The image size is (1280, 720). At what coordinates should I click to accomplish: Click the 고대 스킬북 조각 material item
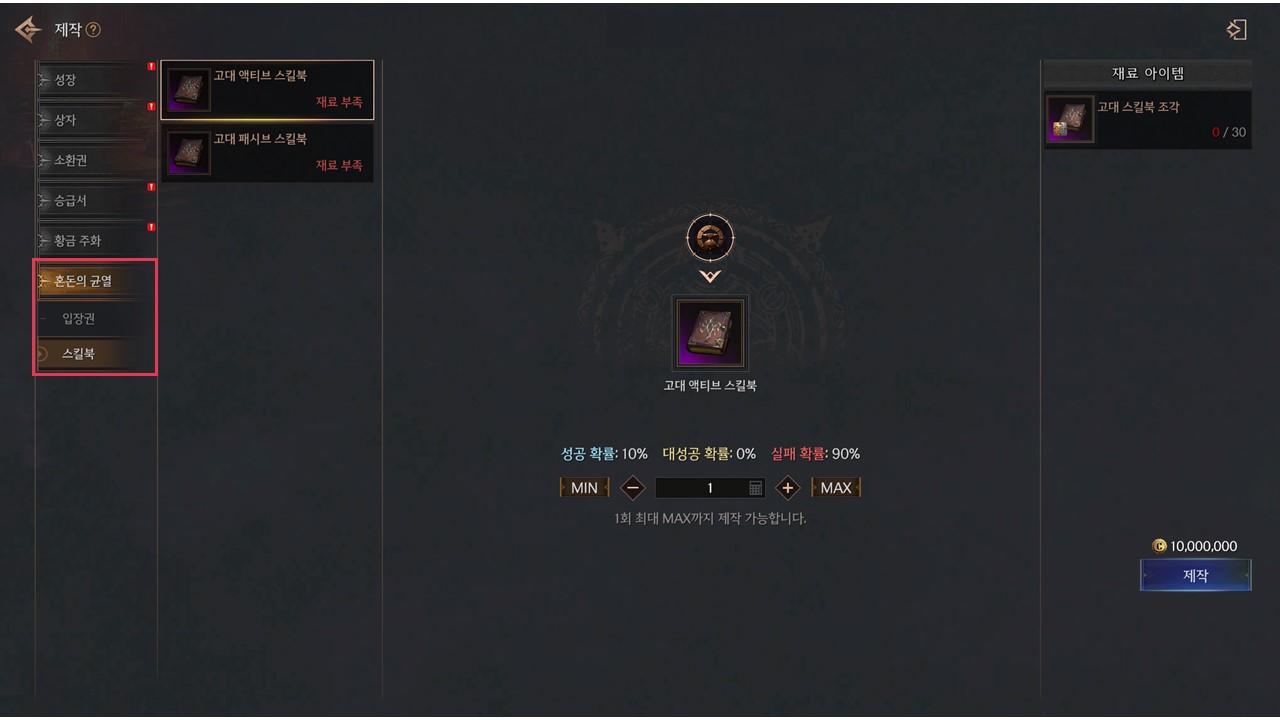click(x=1148, y=120)
